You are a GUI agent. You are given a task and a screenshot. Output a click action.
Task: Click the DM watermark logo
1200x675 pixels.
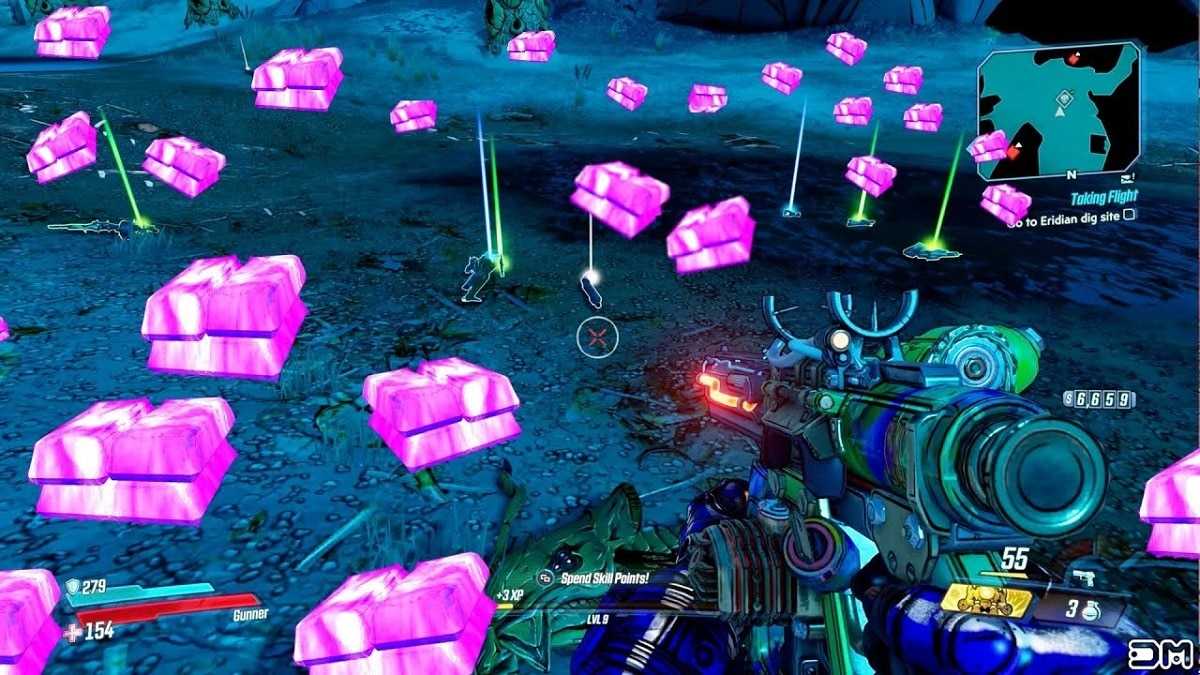click(1161, 653)
